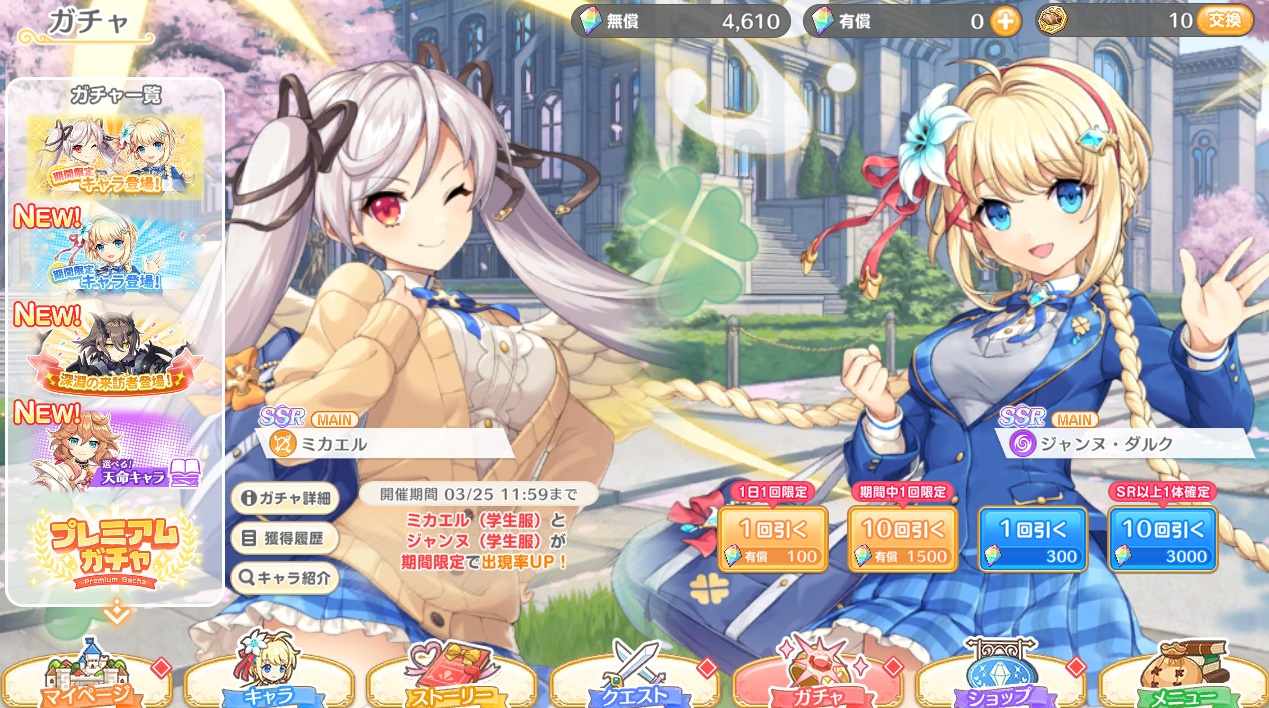Add paid gems with the plus button

coord(1005,21)
